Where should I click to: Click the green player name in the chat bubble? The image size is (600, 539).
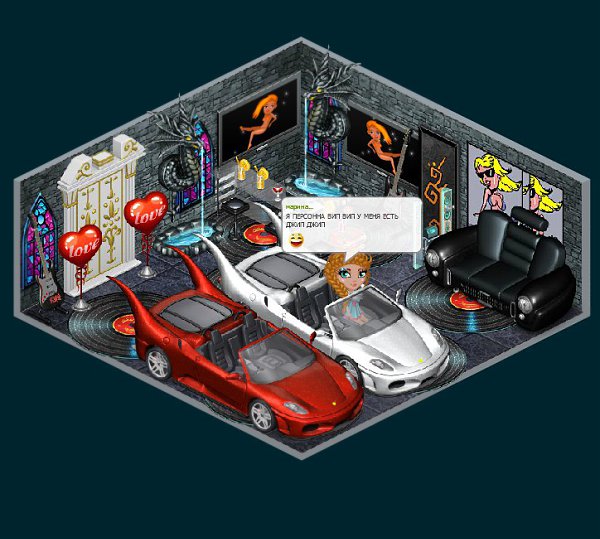coord(300,207)
